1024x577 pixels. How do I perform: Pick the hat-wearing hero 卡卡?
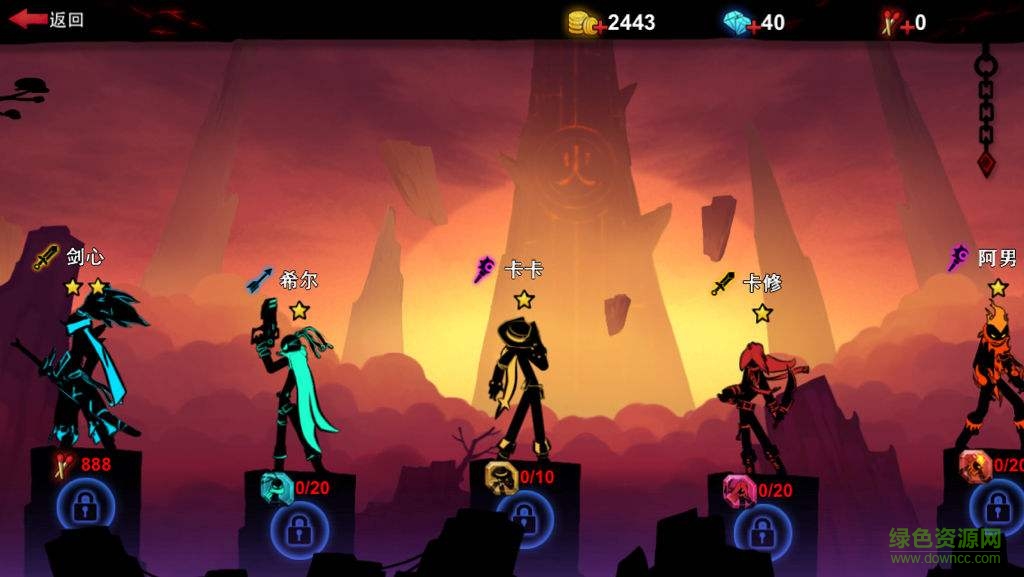point(518,385)
